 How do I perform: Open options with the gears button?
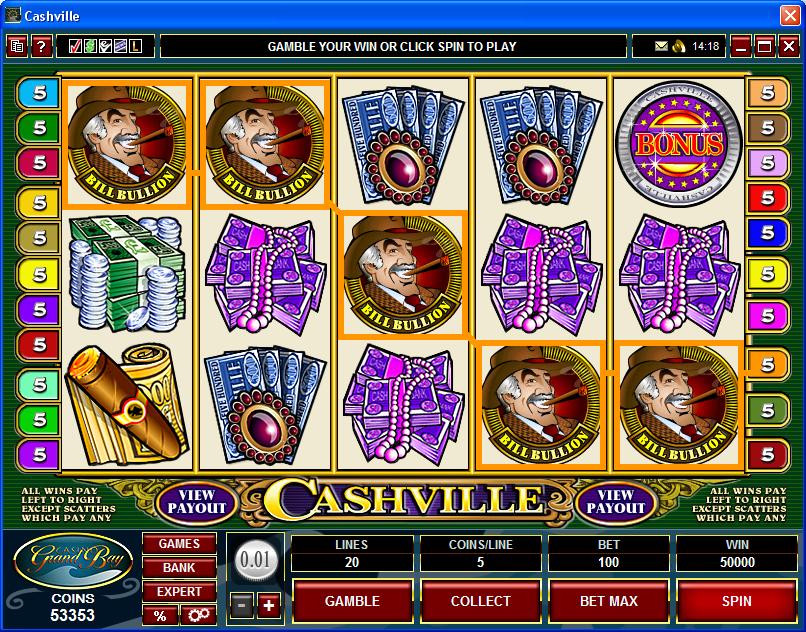(197, 615)
